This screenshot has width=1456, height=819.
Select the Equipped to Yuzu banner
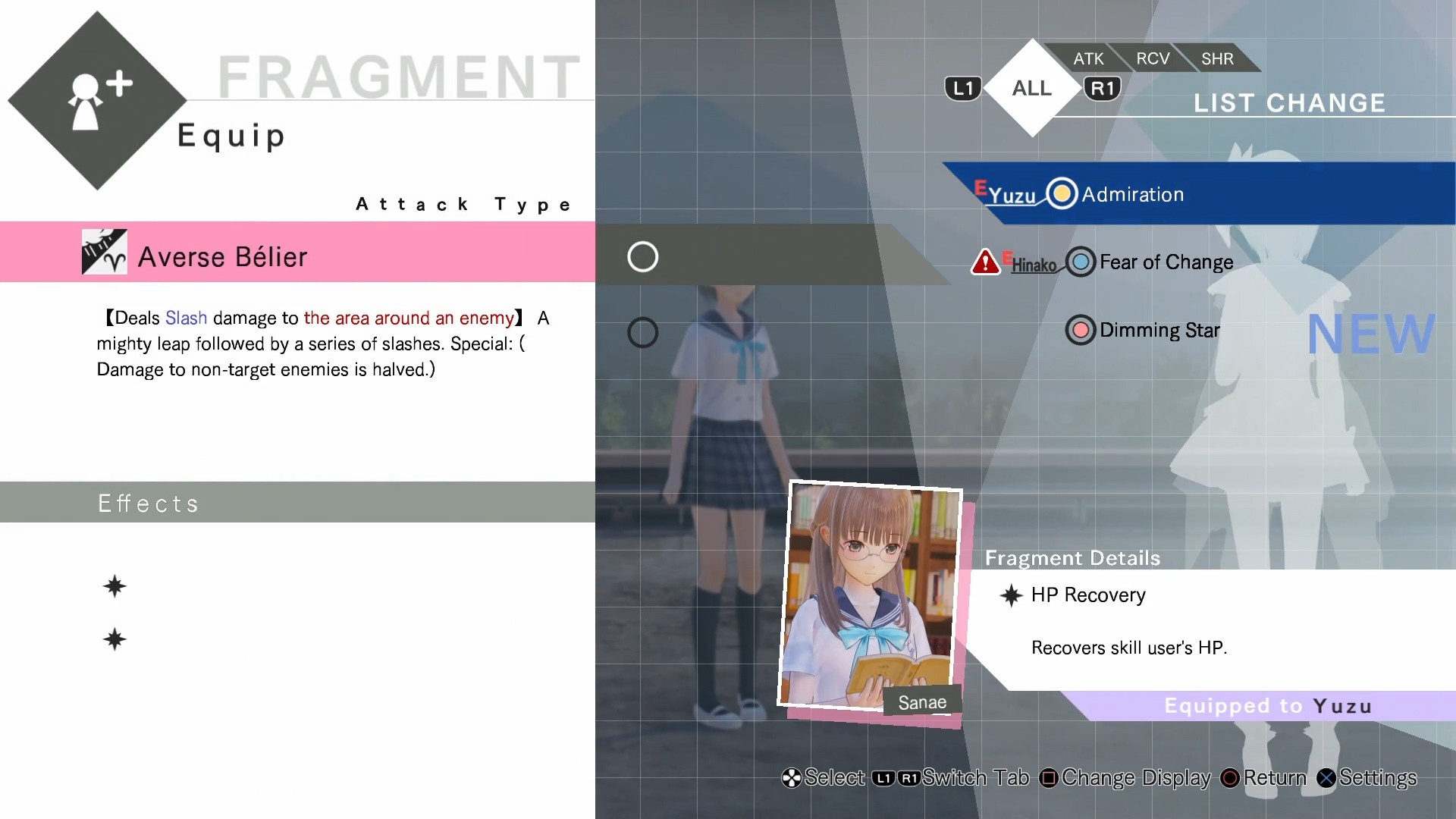[x=1266, y=705]
